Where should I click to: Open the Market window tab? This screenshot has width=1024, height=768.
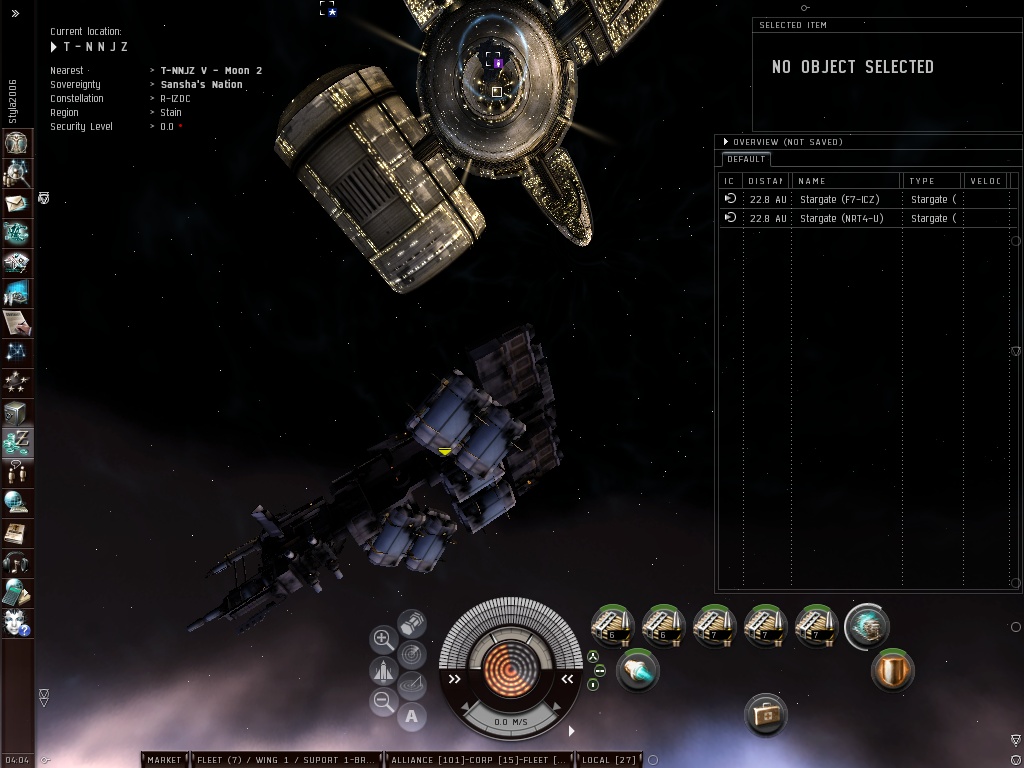pos(164,760)
